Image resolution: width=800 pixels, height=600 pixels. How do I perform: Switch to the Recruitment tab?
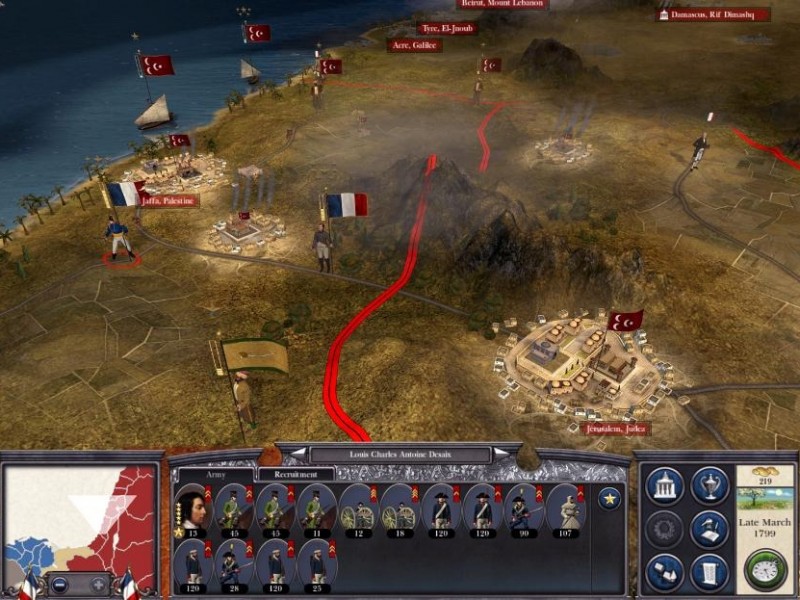pyautogui.click(x=296, y=474)
